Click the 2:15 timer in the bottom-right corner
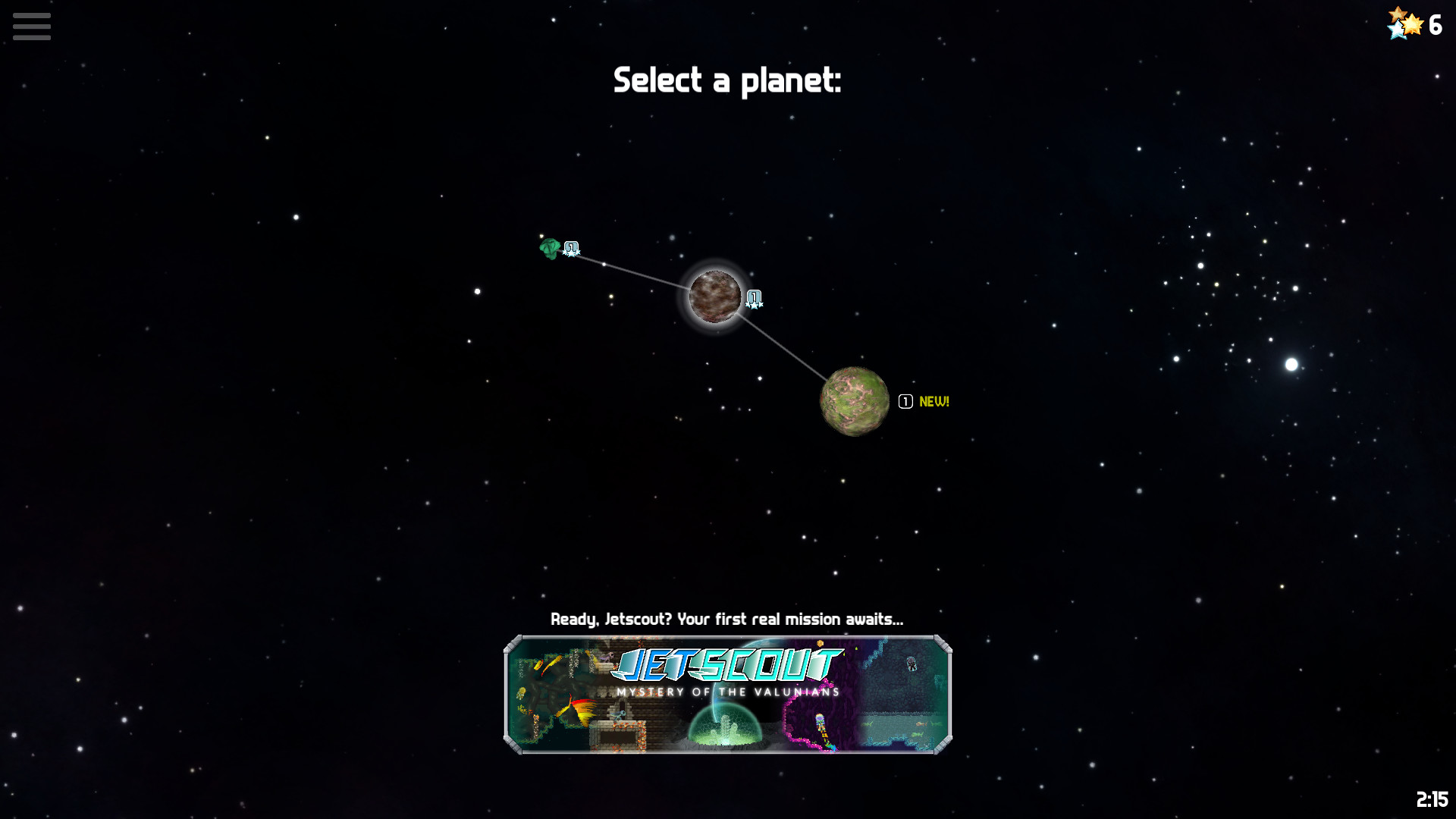The height and width of the screenshot is (819, 1456). click(x=1432, y=797)
